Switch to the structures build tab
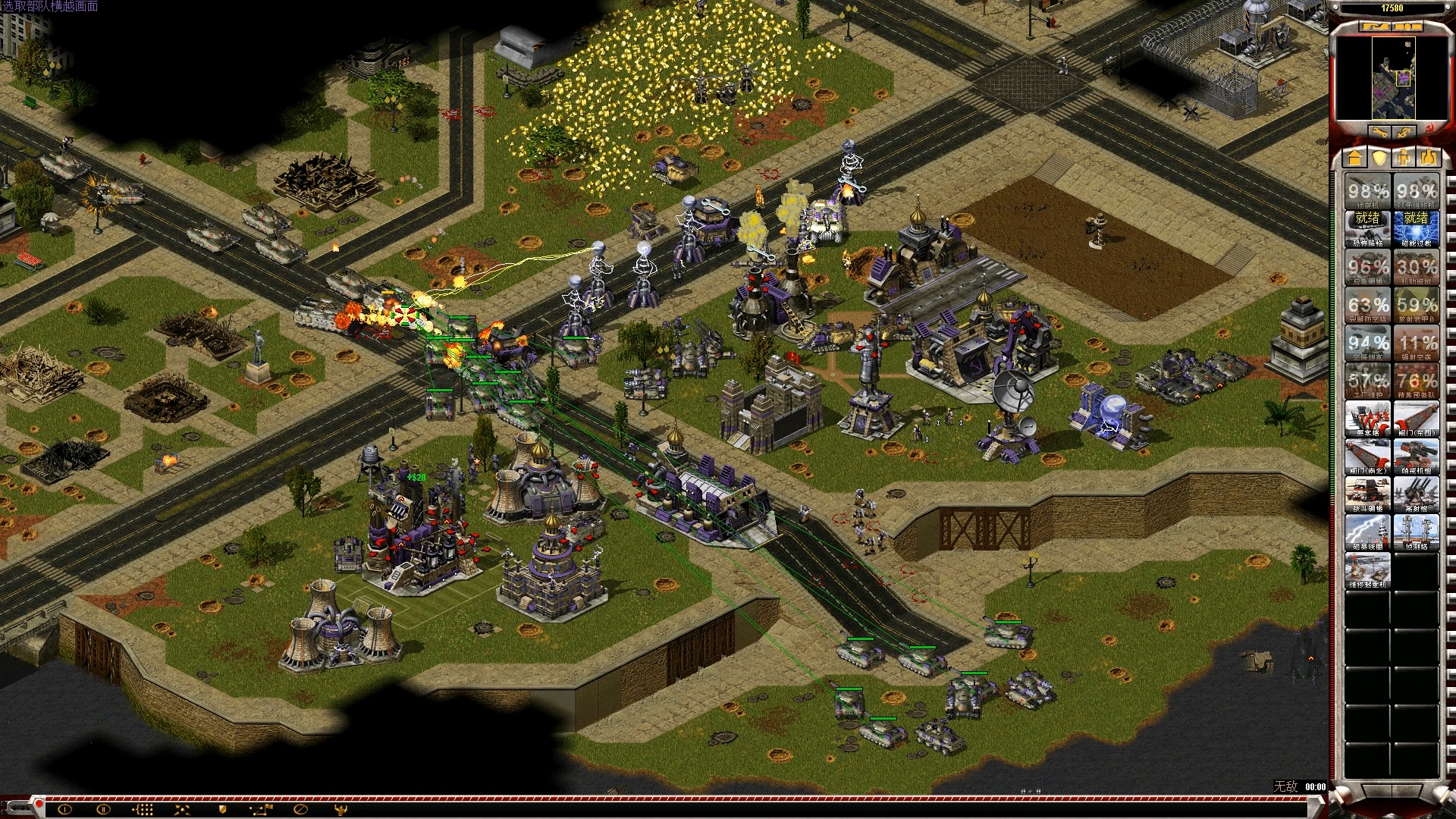 pyautogui.click(x=1355, y=157)
